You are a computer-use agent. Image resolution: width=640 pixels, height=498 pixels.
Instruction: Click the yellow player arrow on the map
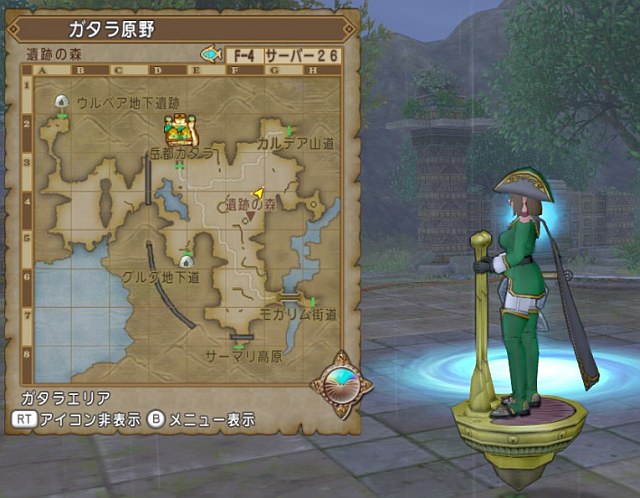258,190
